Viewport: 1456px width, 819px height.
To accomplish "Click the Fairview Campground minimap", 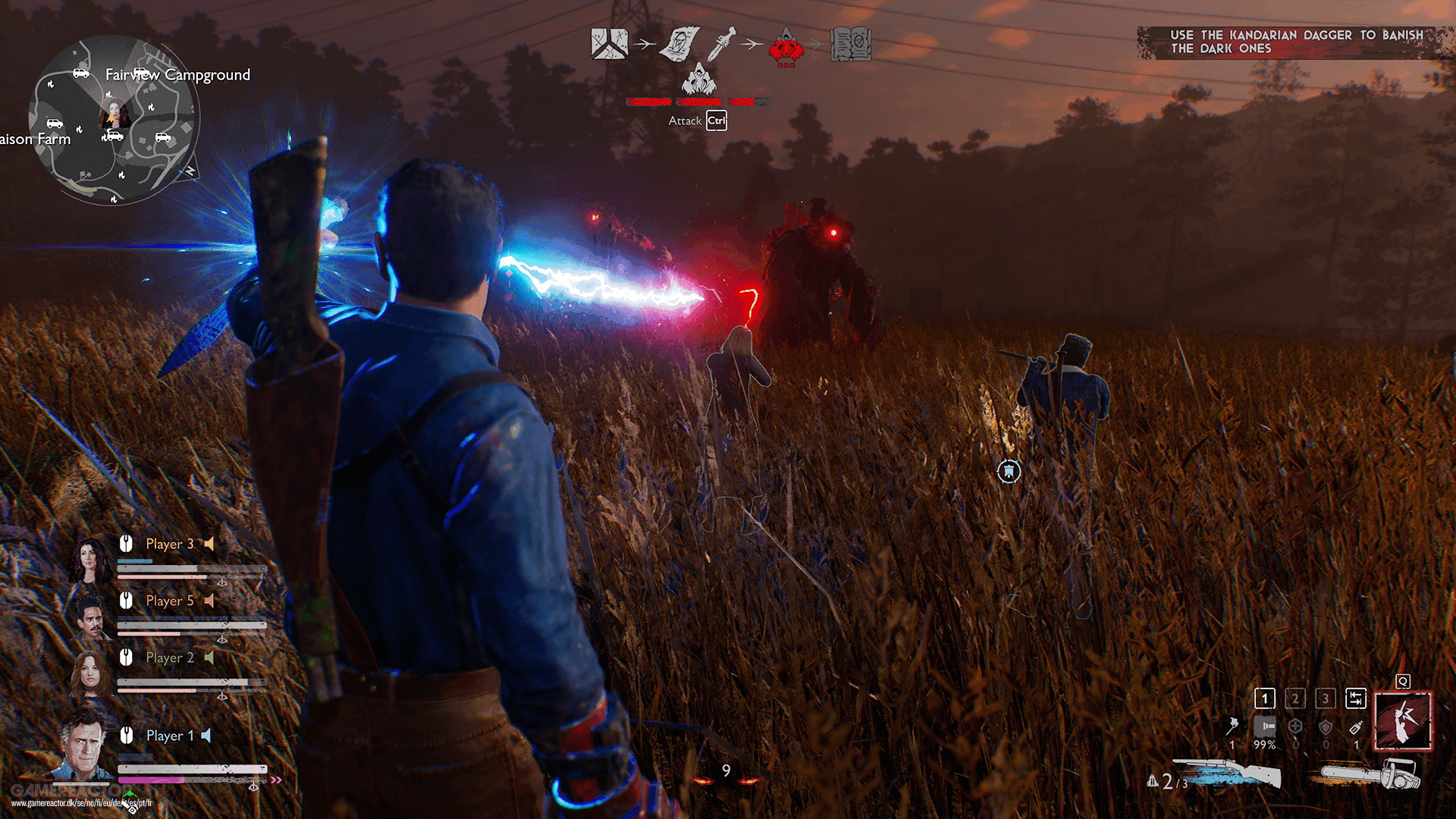I will pyautogui.click(x=114, y=118).
